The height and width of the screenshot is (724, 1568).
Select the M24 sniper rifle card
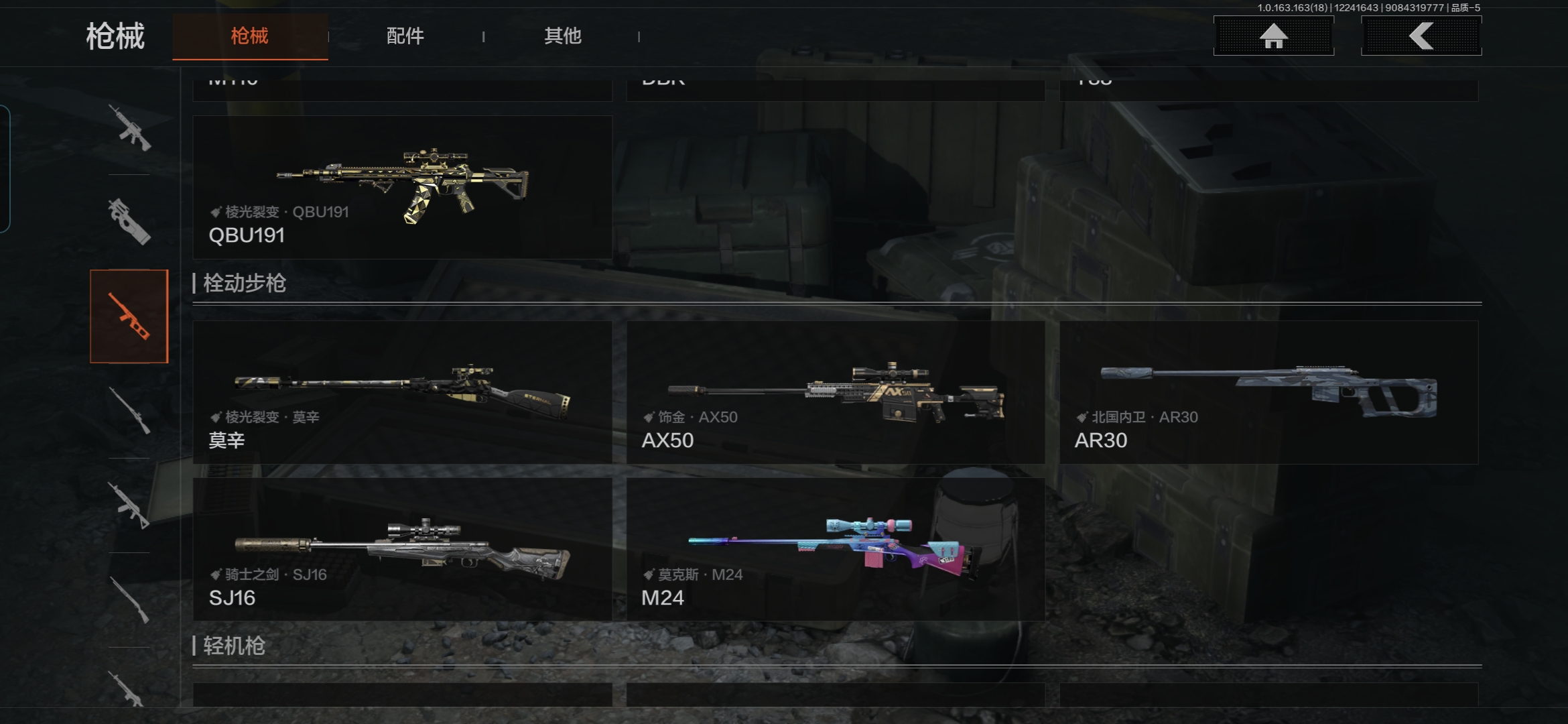tap(836, 549)
